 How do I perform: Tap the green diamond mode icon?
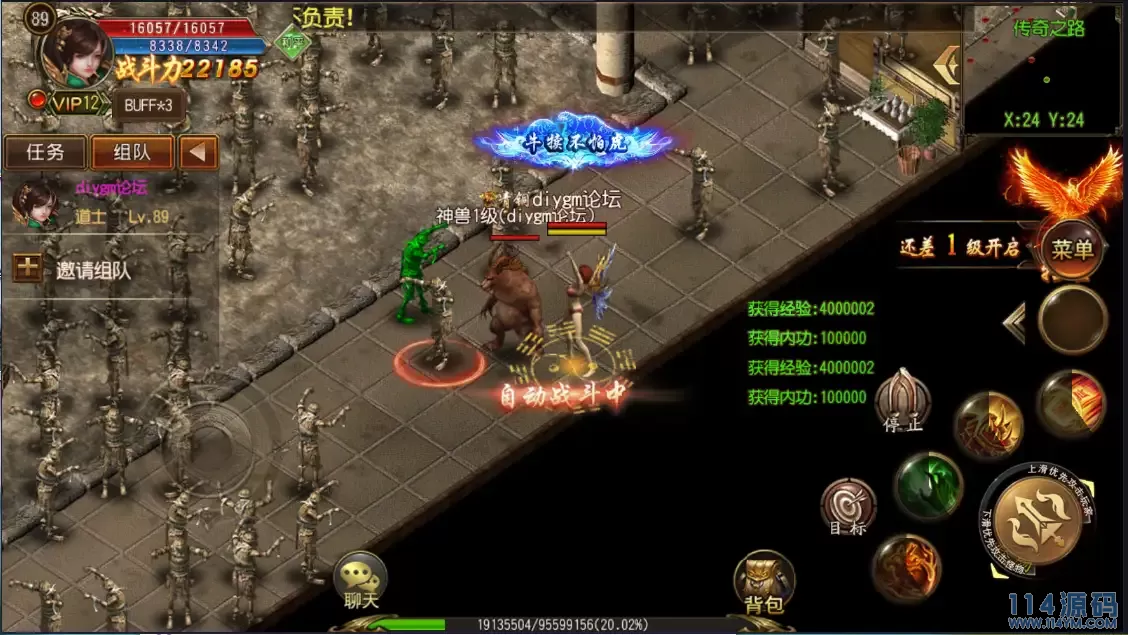coord(293,44)
